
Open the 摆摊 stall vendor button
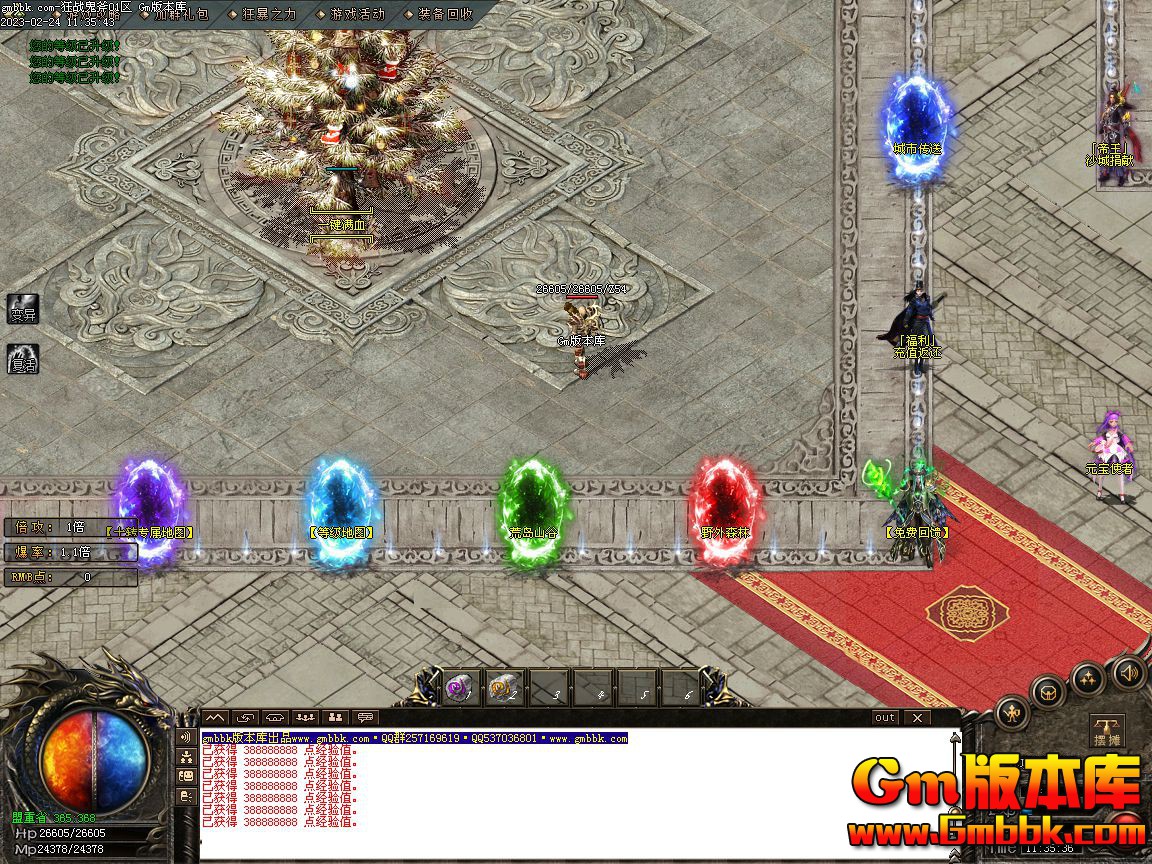[x=1106, y=732]
